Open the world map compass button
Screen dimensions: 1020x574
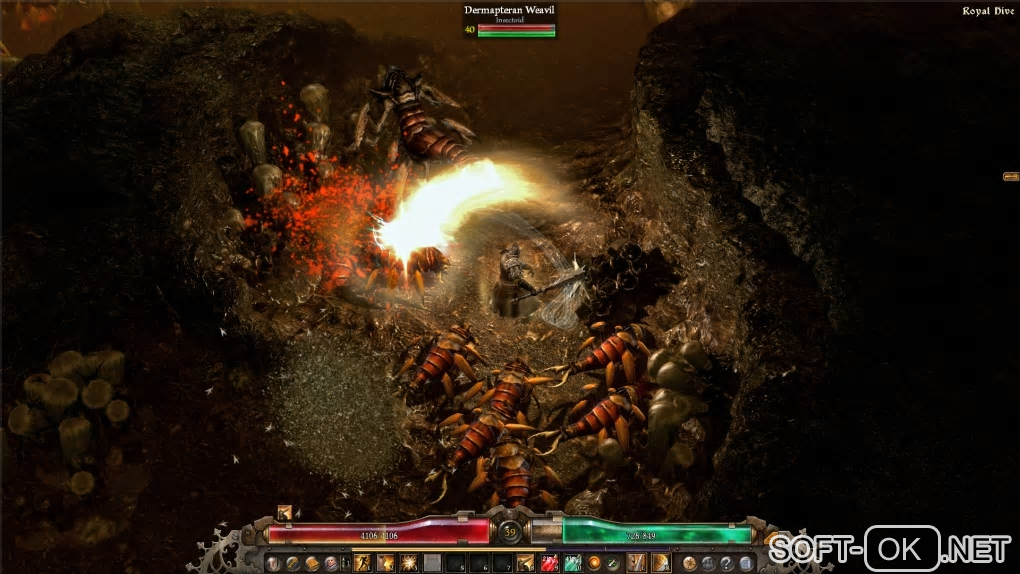pos(690,563)
